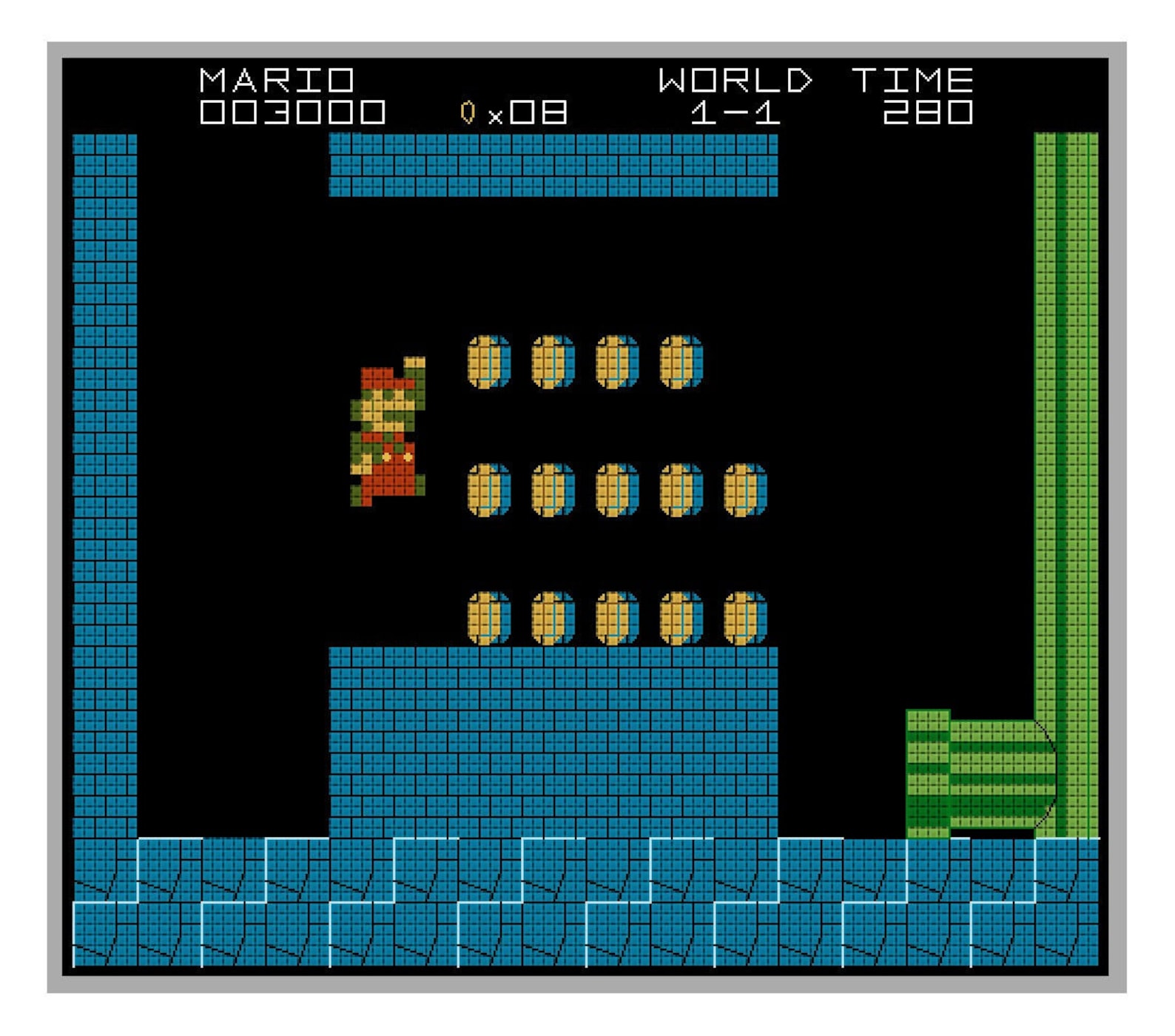Click the third coin in the bottom row

616,616
